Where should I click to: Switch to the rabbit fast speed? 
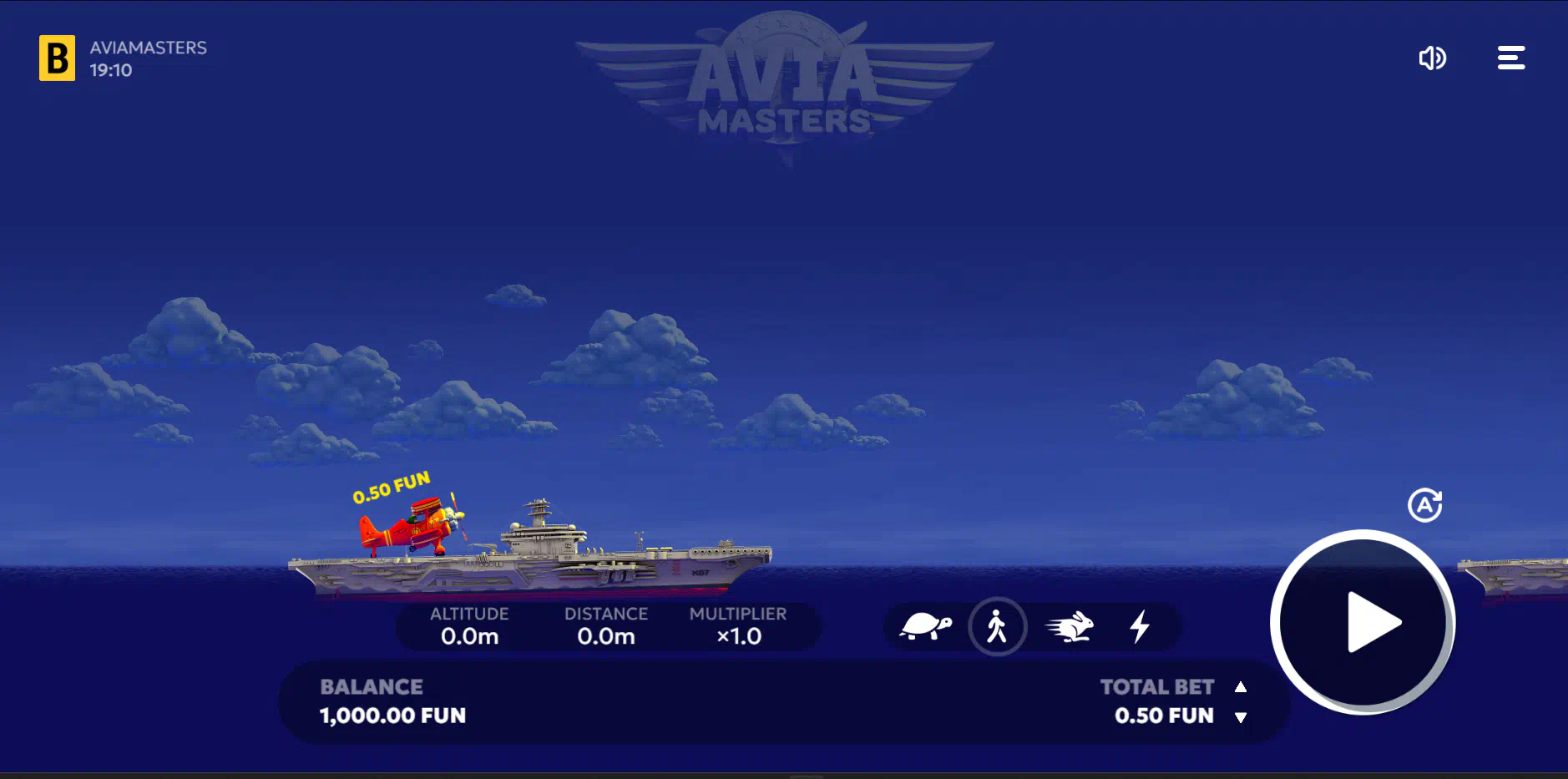(x=1070, y=626)
